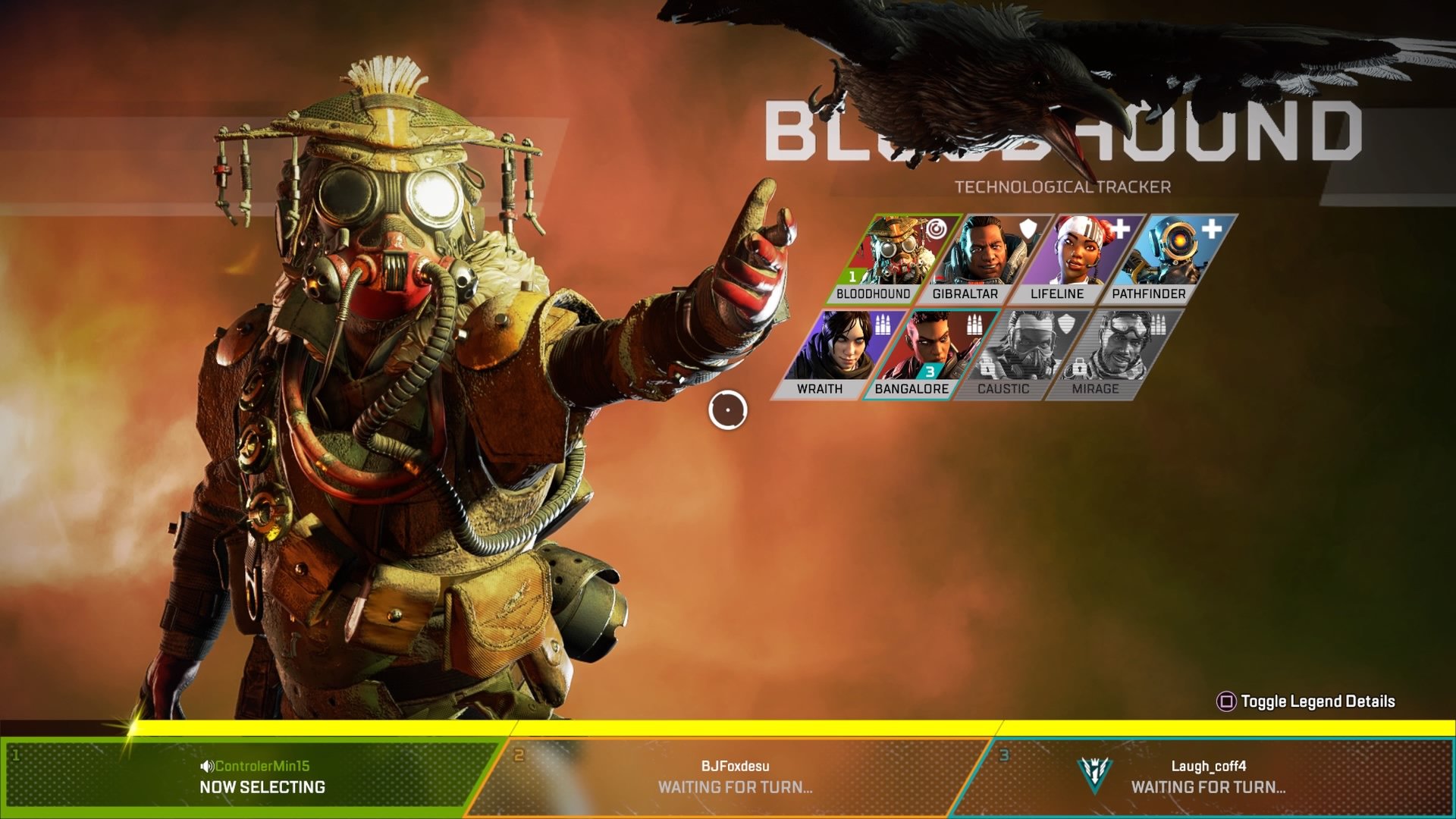Open Laugh_coff4's player slot

(1207, 777)
